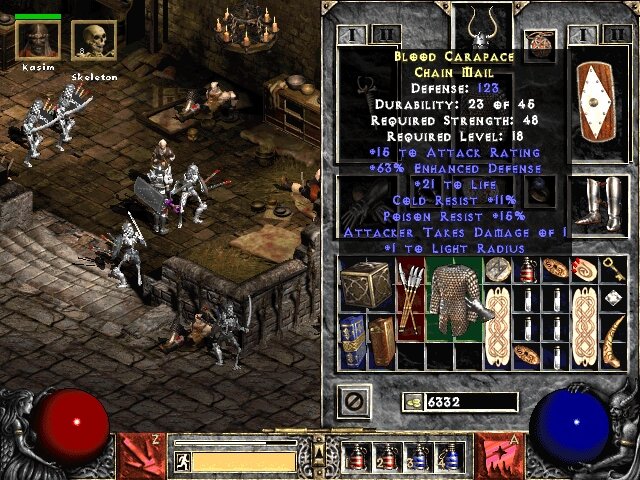Click the gold coins button
640x480 pixels.
[411, 401]
